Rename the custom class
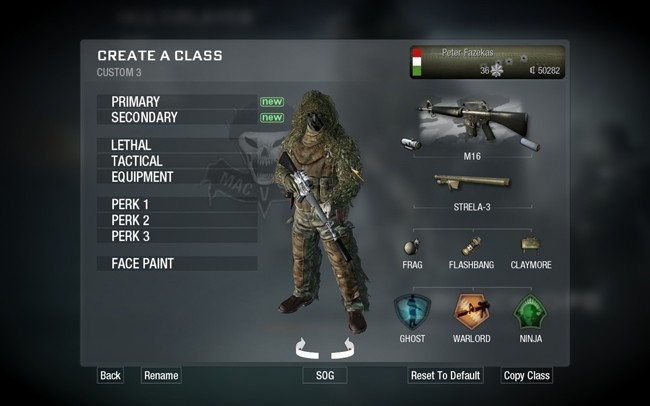650x406 pixels. point(161,376)
